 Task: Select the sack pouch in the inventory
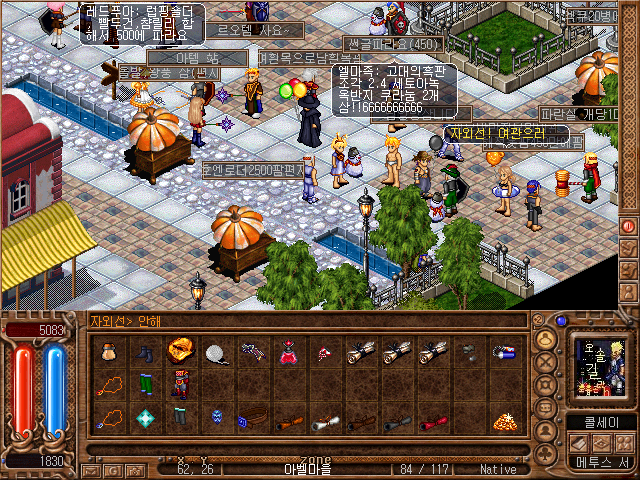pos(109,351)
